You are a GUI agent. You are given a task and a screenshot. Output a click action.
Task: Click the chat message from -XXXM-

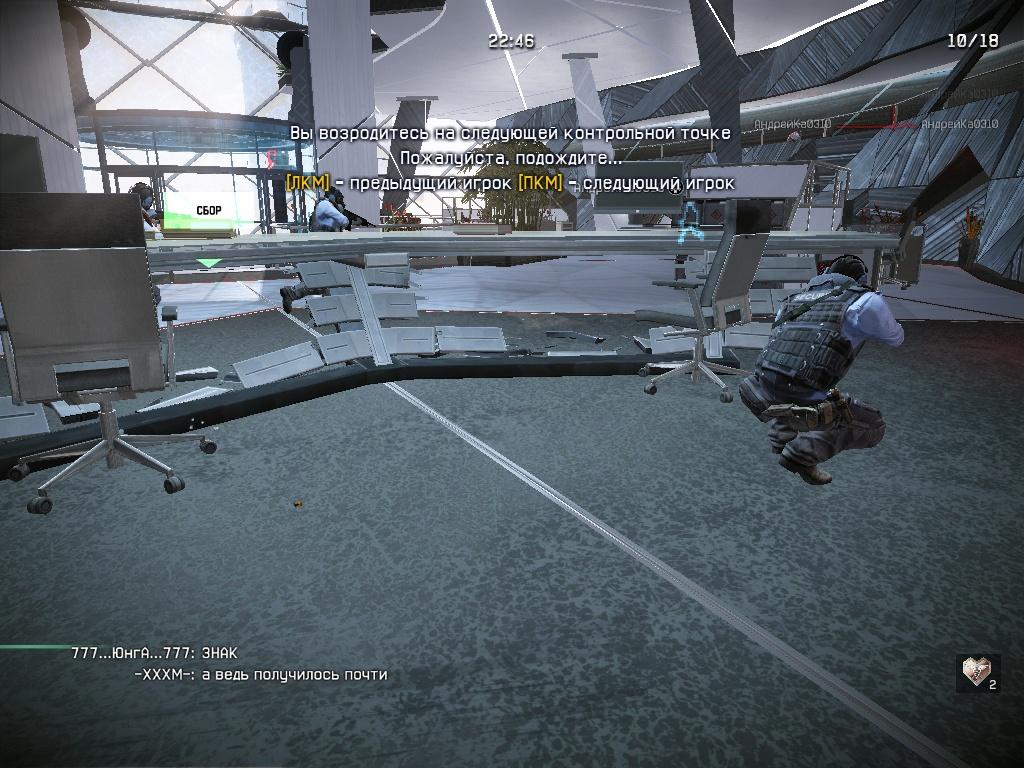[x=260, y=675]
